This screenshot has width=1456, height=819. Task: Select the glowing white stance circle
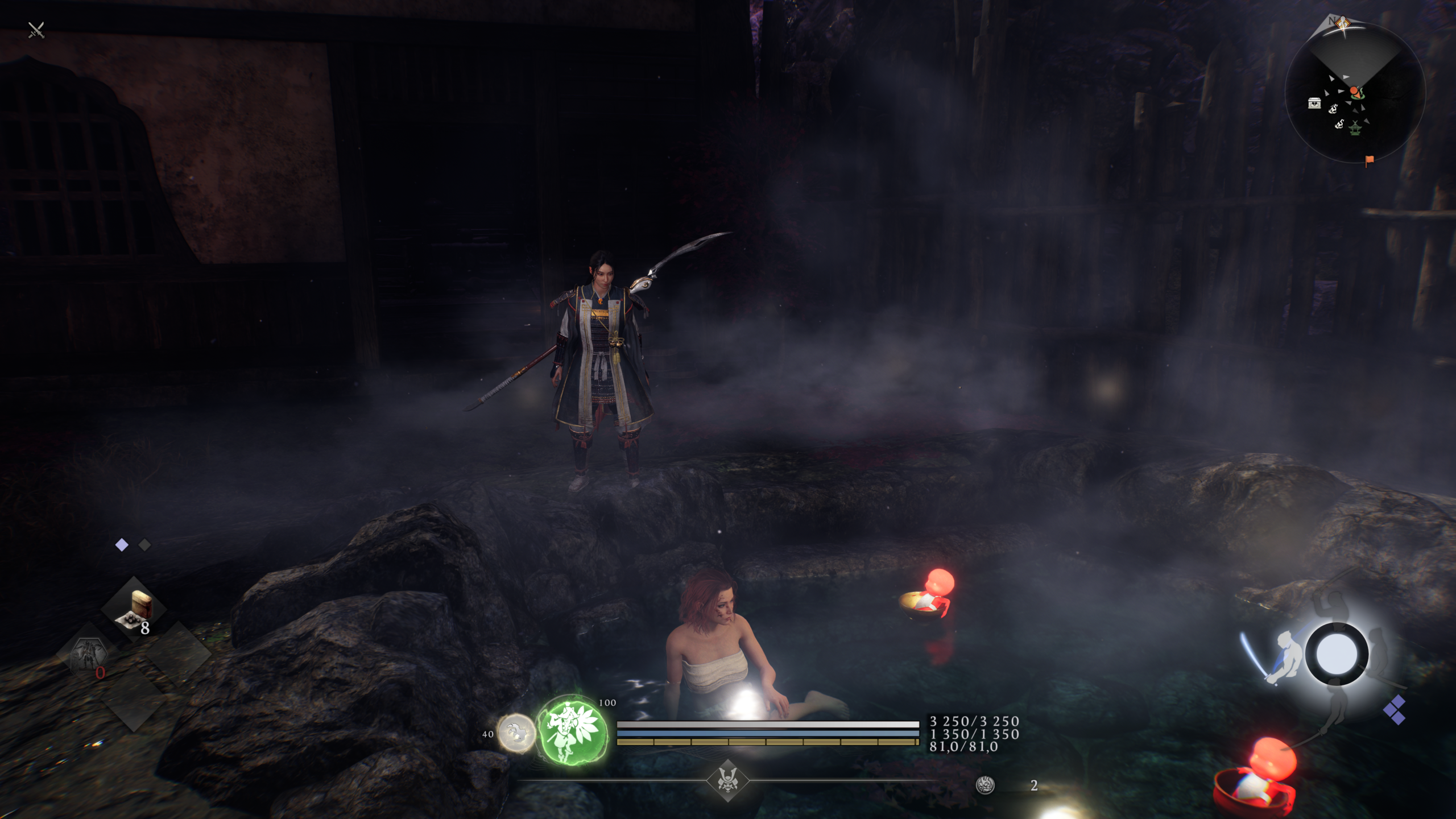click(x=1337, y=654)
